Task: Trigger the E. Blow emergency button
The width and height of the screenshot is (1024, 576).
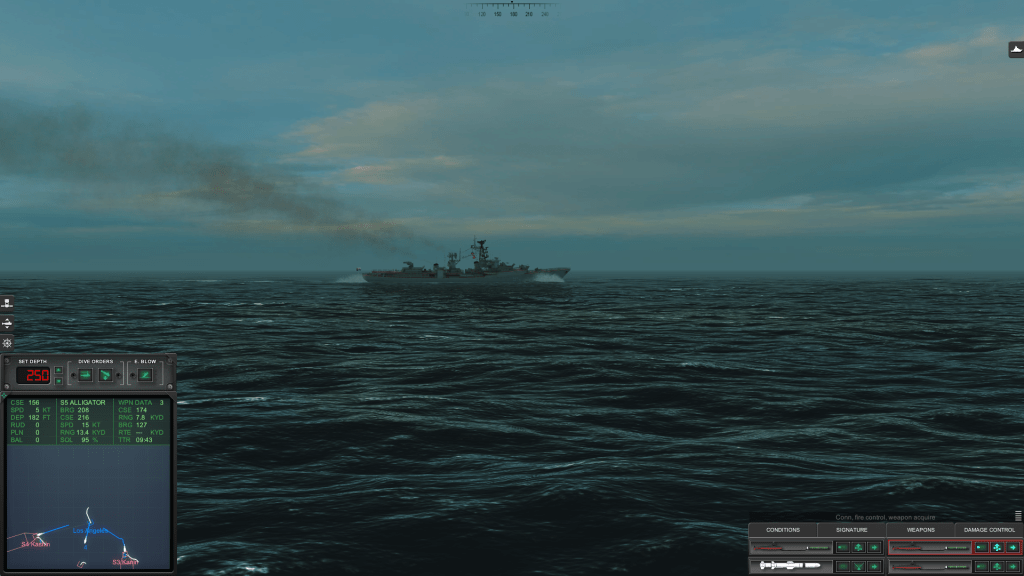Action: pyautogui.click(x=146, y=375)
